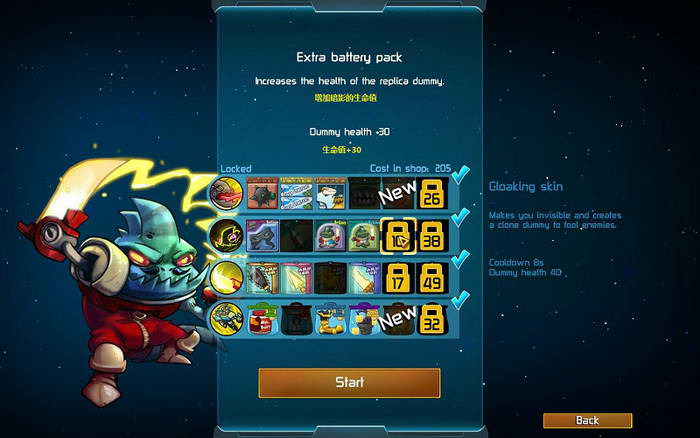Select the cloaking skin skill icon
Image resolution: width=700 pixels, height=438 pixels.
click(226, 235)
